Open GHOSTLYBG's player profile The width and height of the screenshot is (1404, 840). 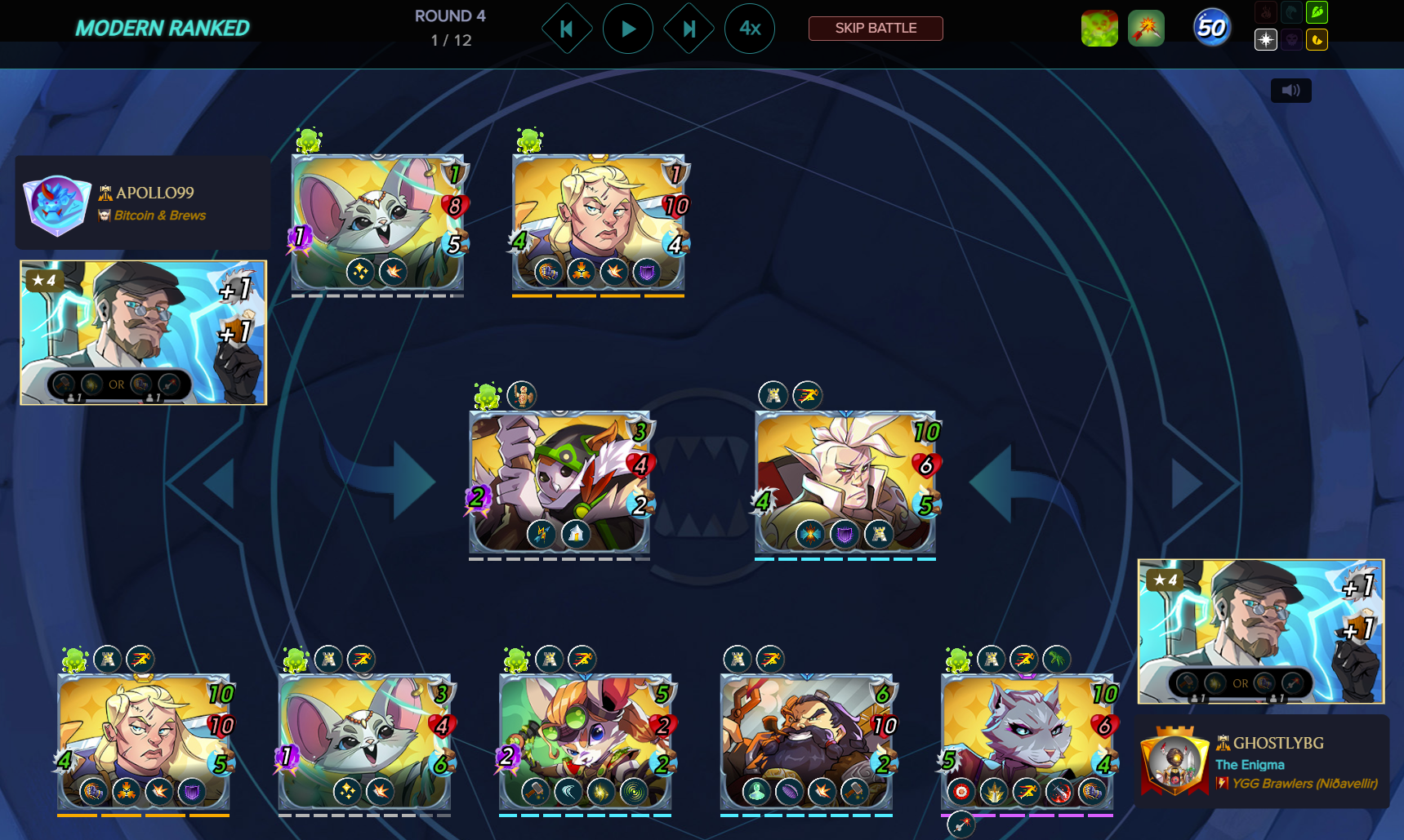1277,744
